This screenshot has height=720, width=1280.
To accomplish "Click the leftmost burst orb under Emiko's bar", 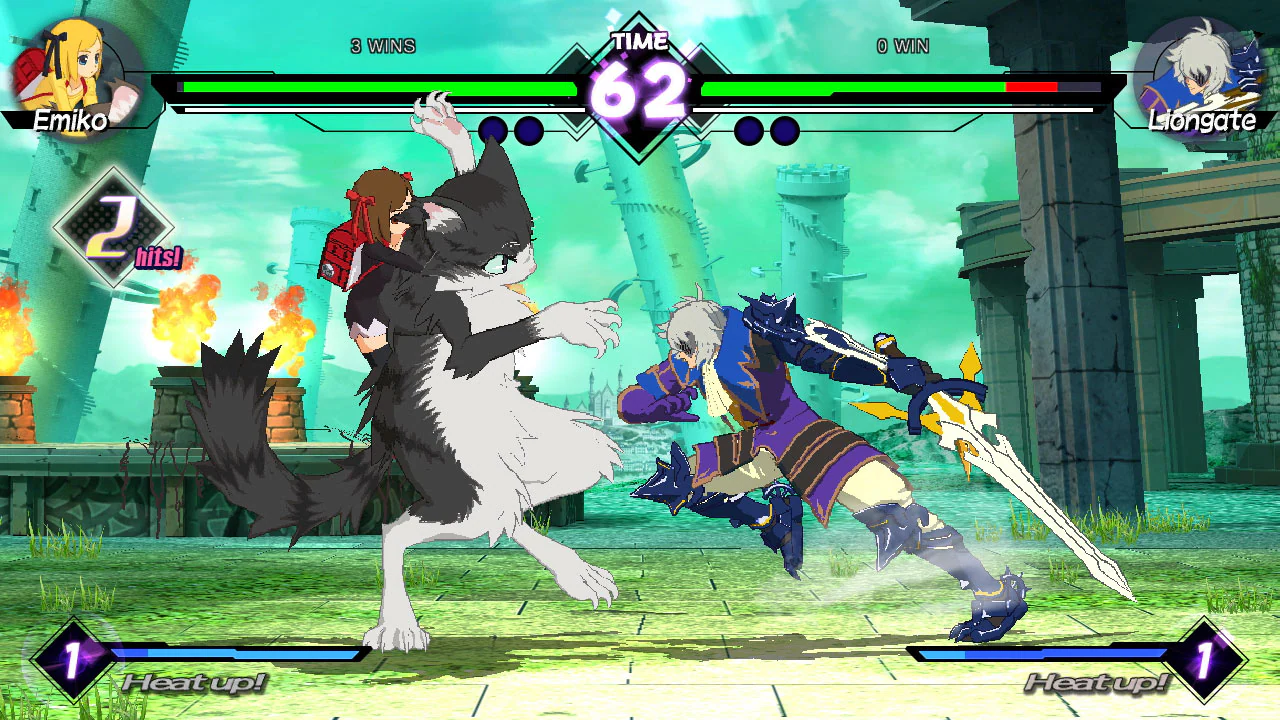I will 491,129.
